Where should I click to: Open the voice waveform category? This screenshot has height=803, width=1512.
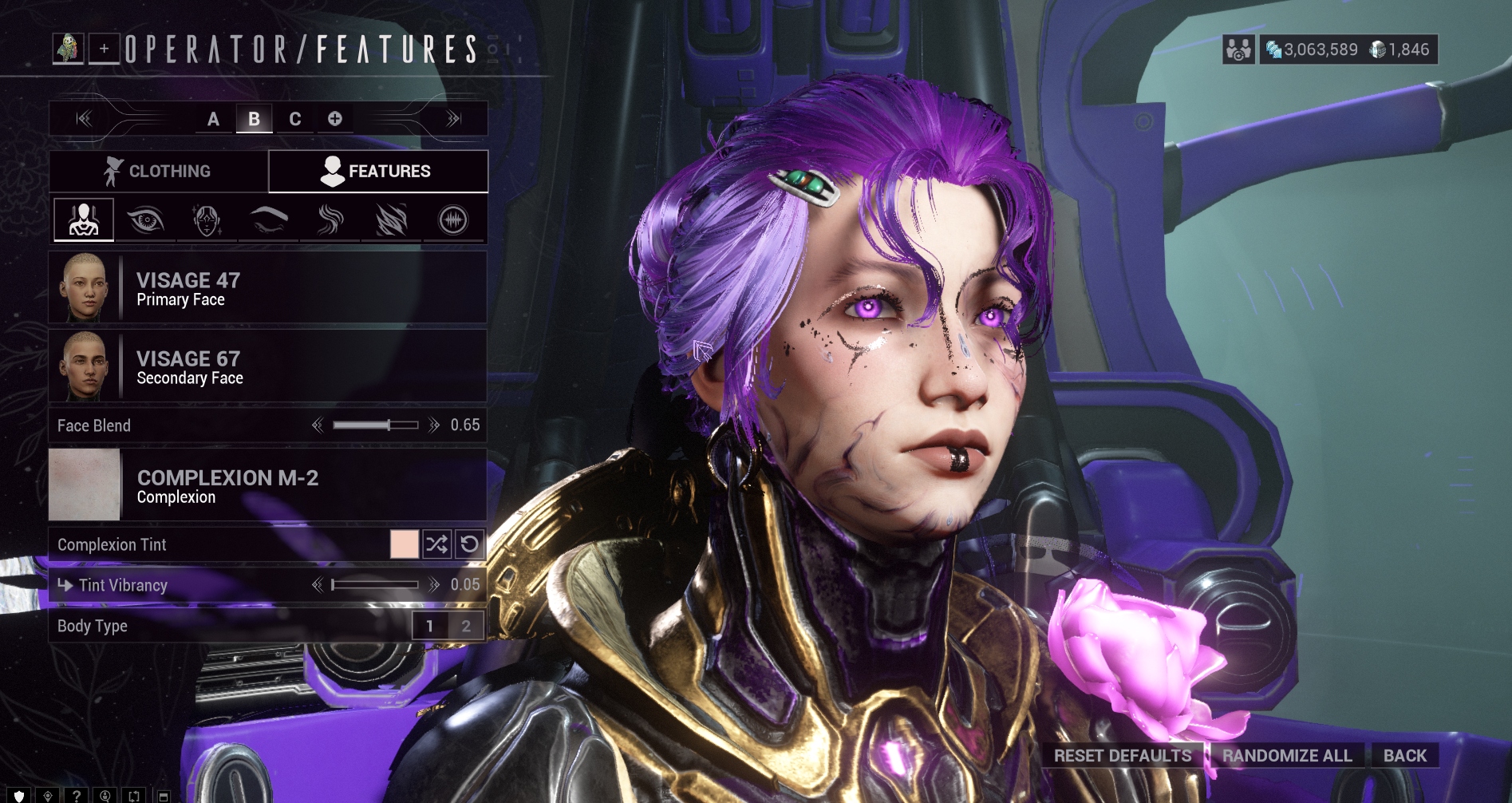point(453,220)
